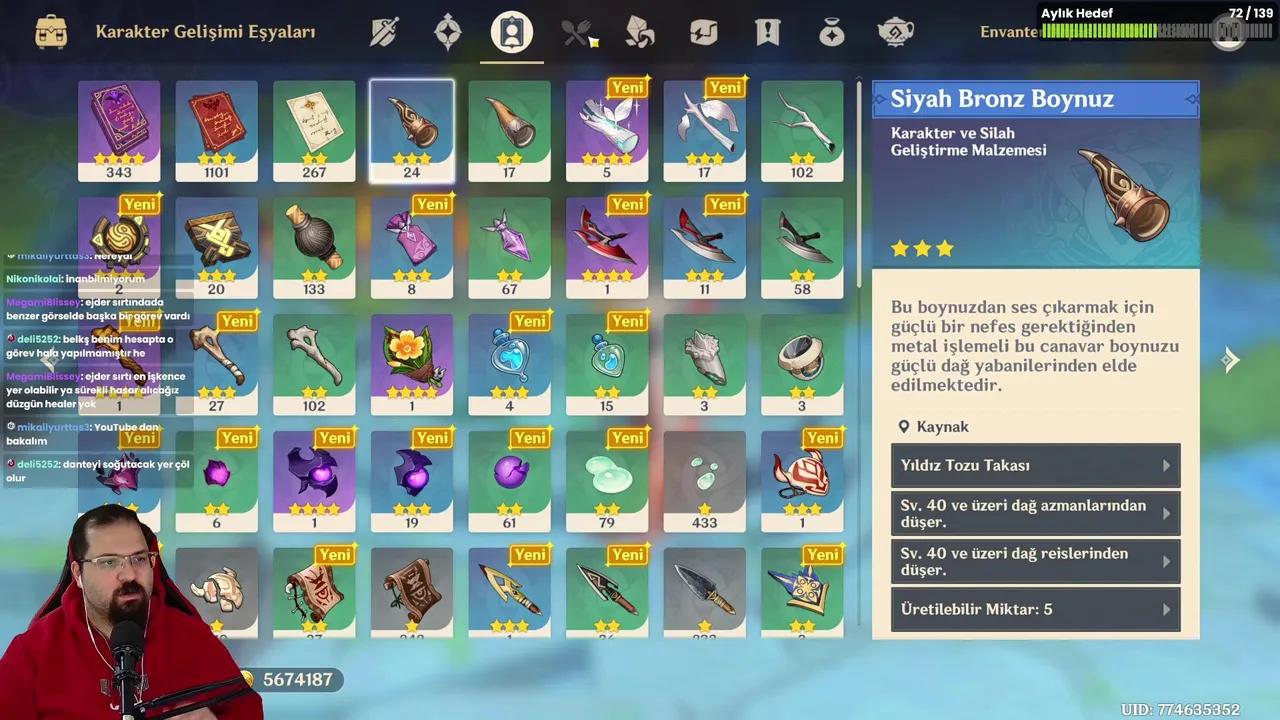Pick the slime droplets stack of 433
Image resolution: width=1280 pixels, height=720 pixels.
(x=705, y=481)
